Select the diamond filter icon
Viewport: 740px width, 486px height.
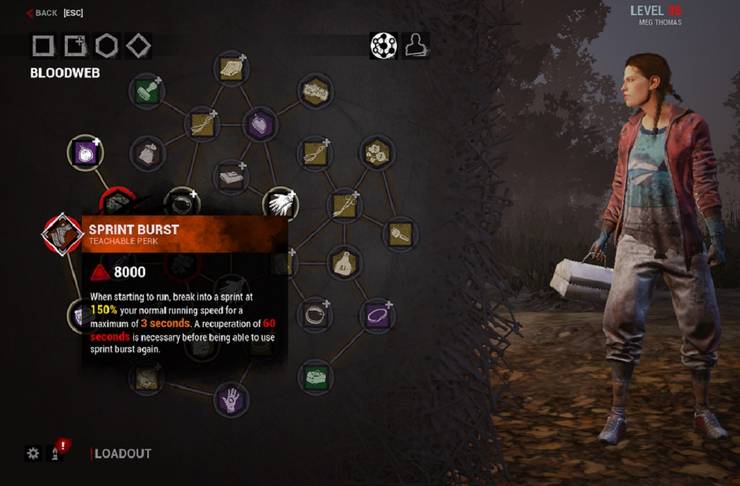pyautogui.click(x=138, y=45)
